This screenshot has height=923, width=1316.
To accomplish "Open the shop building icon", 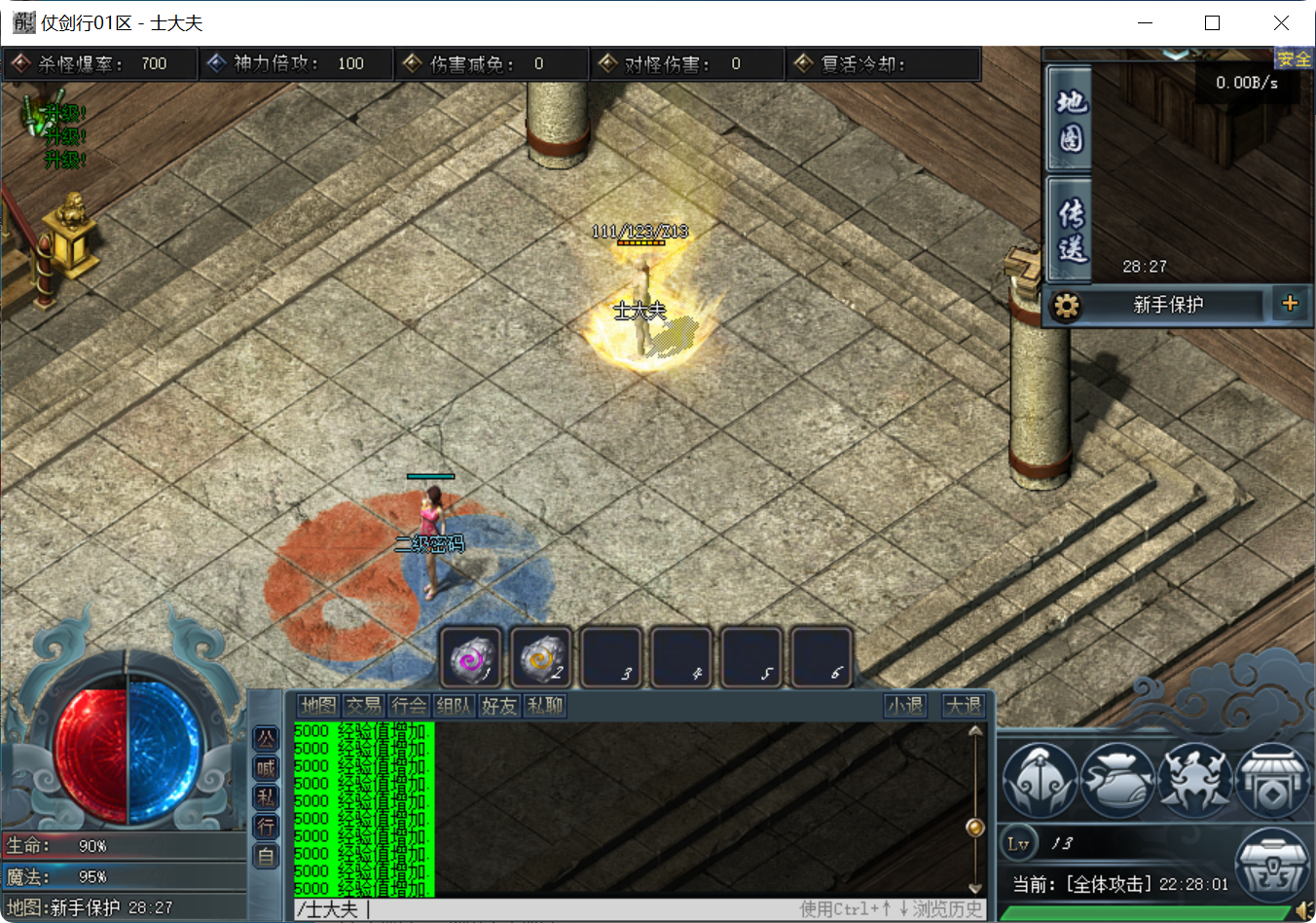I will (x=1271, y=781).
